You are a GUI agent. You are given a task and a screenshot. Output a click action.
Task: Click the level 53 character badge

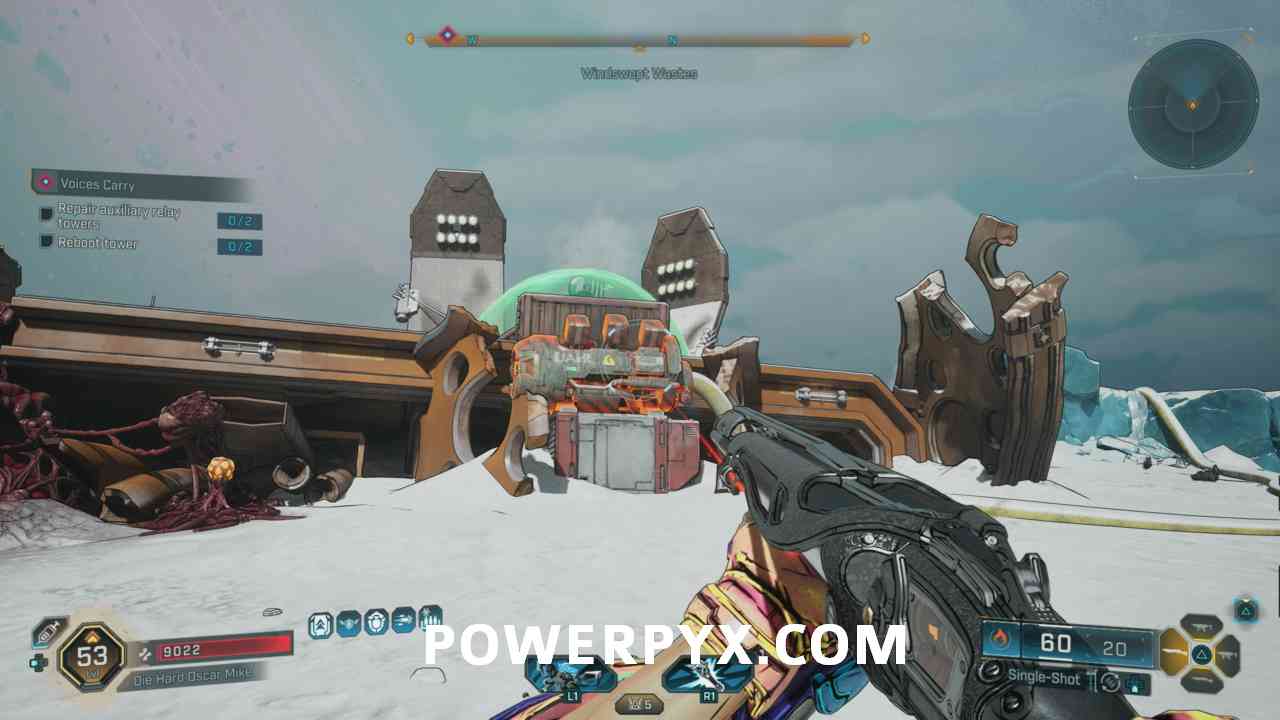[x=92, y=658]
